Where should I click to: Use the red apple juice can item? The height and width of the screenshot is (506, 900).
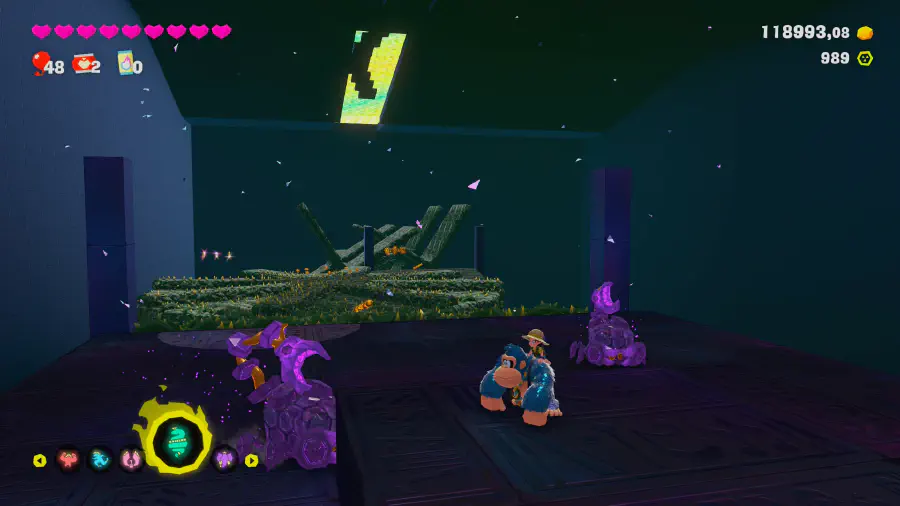click(82, 65)
